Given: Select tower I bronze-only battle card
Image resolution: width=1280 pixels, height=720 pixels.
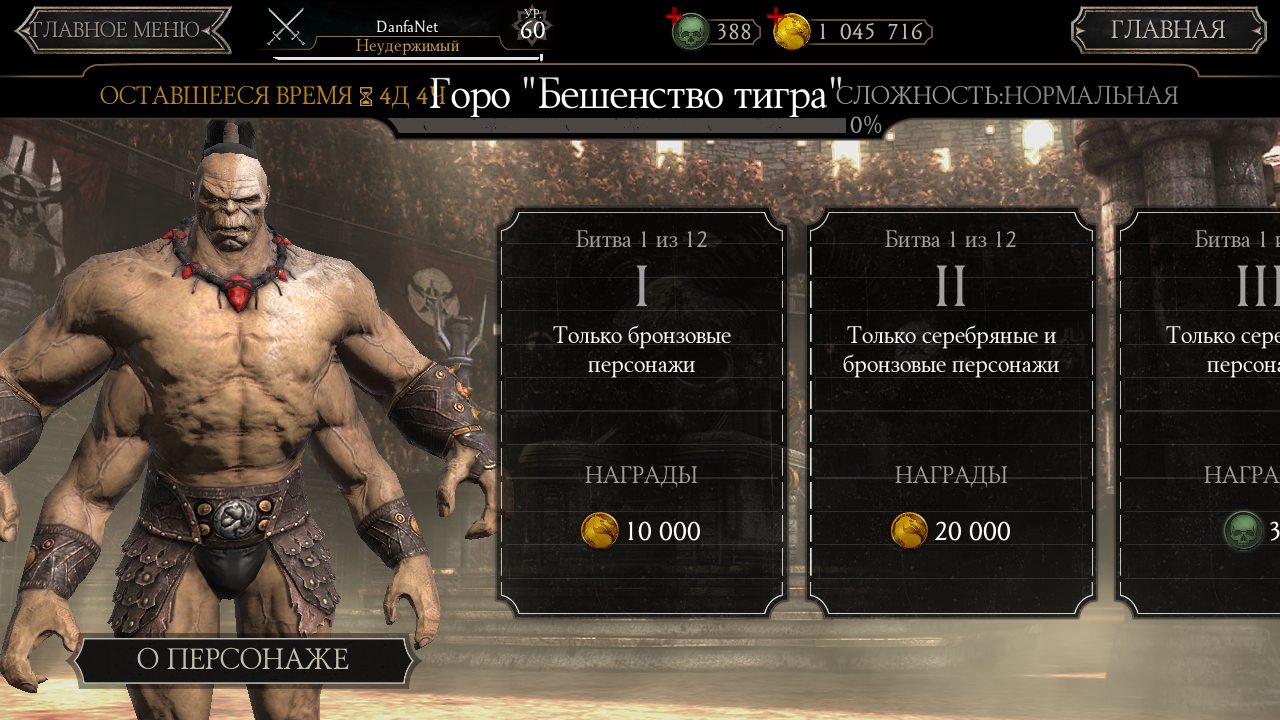Looking at the screenshot, I should click(641, 411).
